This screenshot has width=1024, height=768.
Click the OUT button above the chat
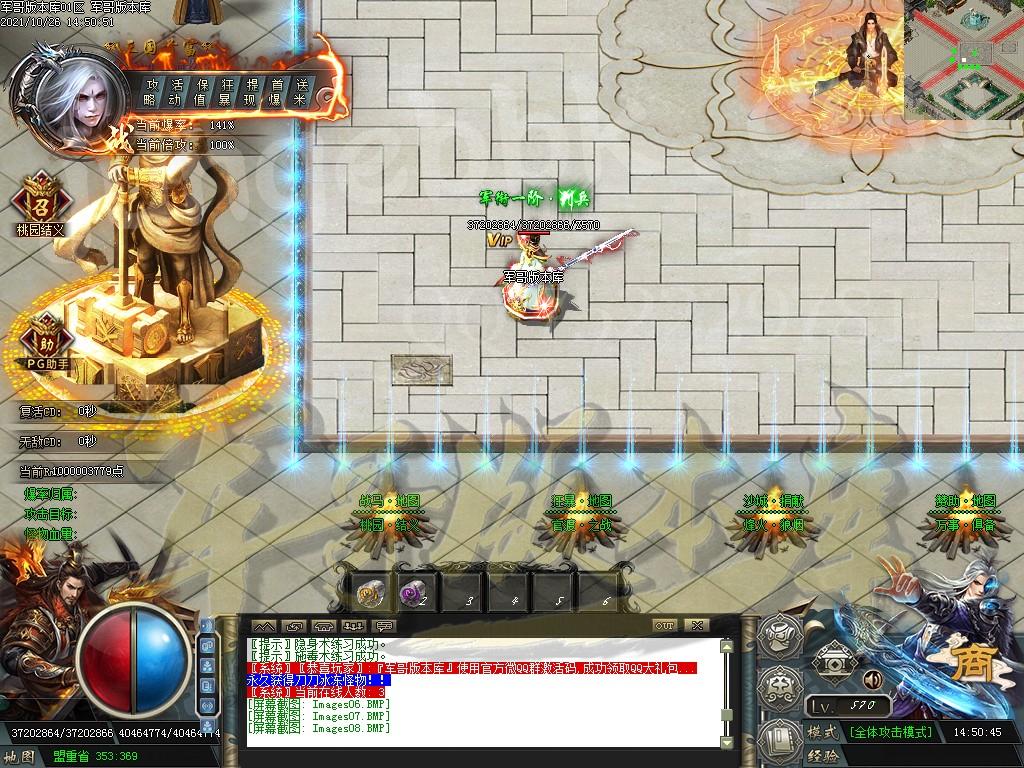click(x=665, y=625)
